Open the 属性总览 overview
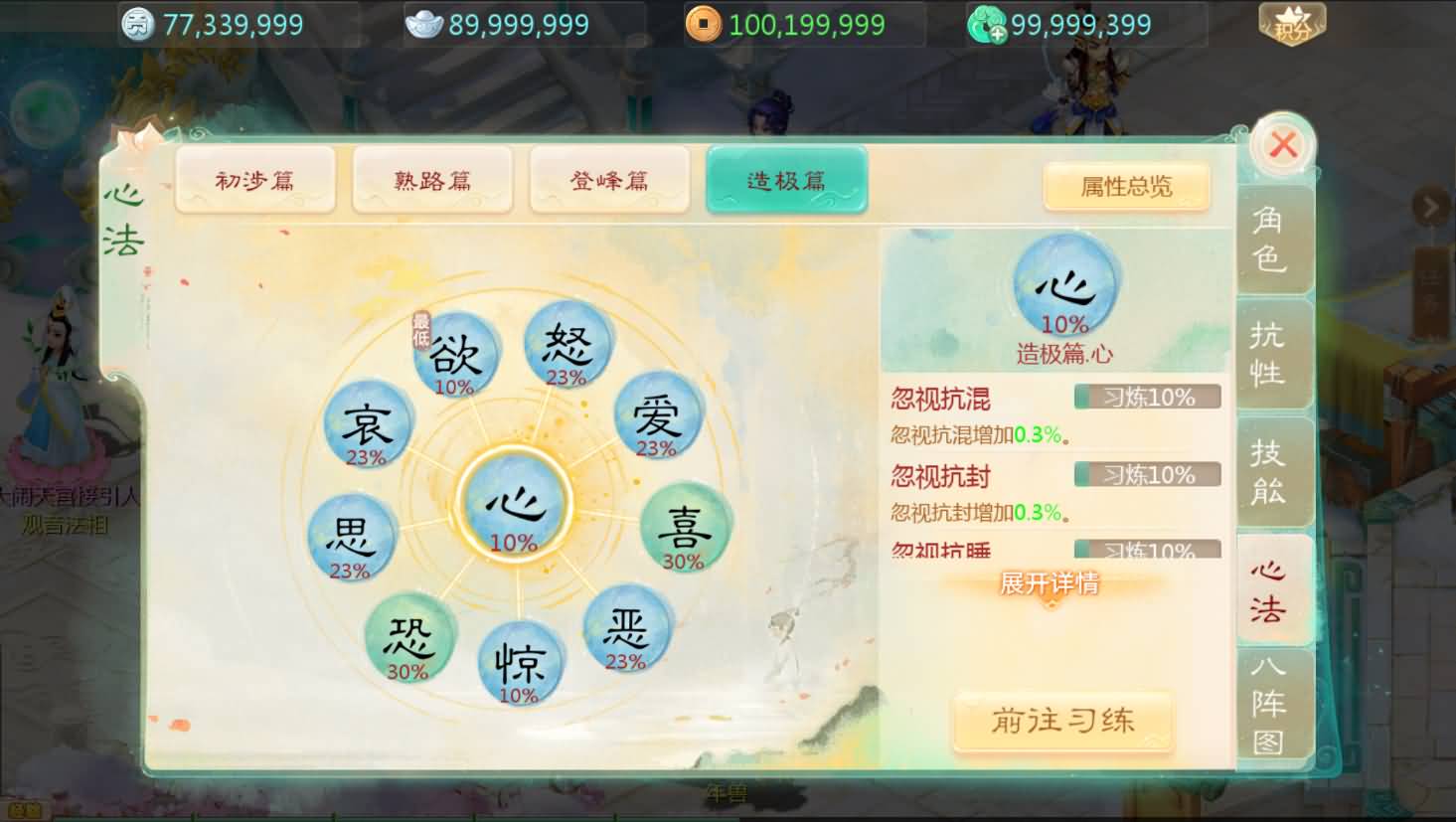This screenshot has height=822, width=1456. [x=1127, y=186]
